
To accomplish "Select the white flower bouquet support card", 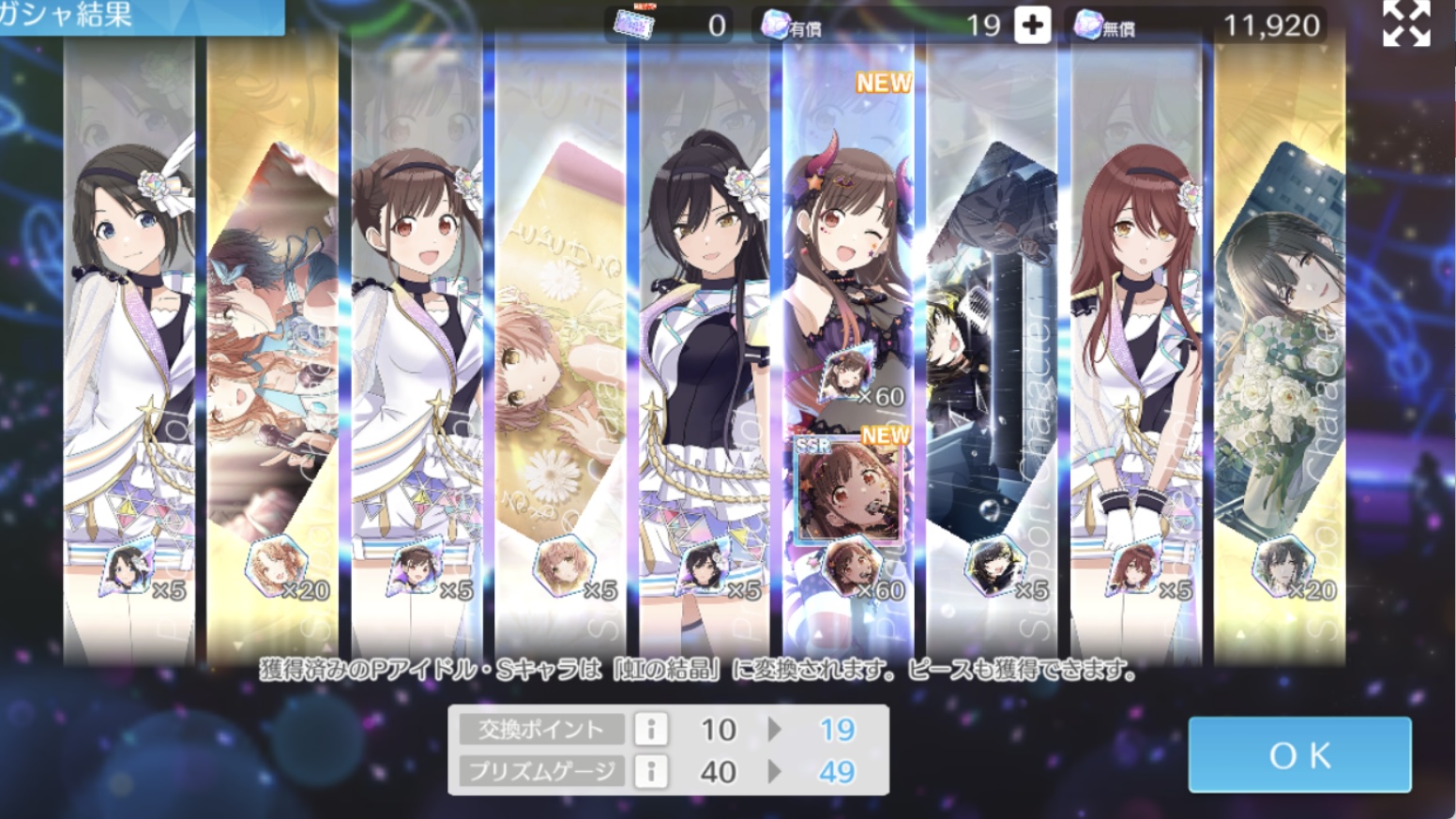I will (1280, 356).
